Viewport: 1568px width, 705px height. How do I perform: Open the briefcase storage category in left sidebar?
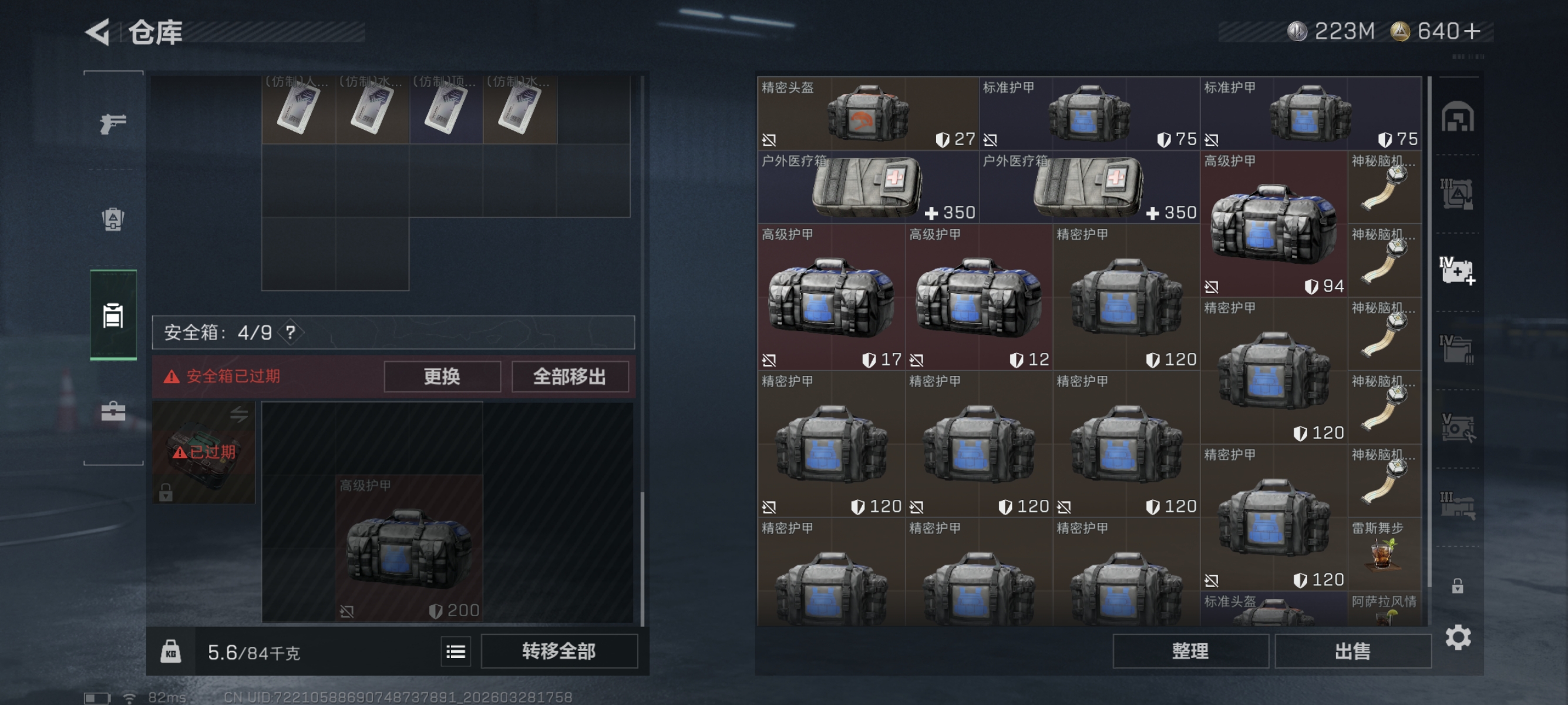coord(112,412)
